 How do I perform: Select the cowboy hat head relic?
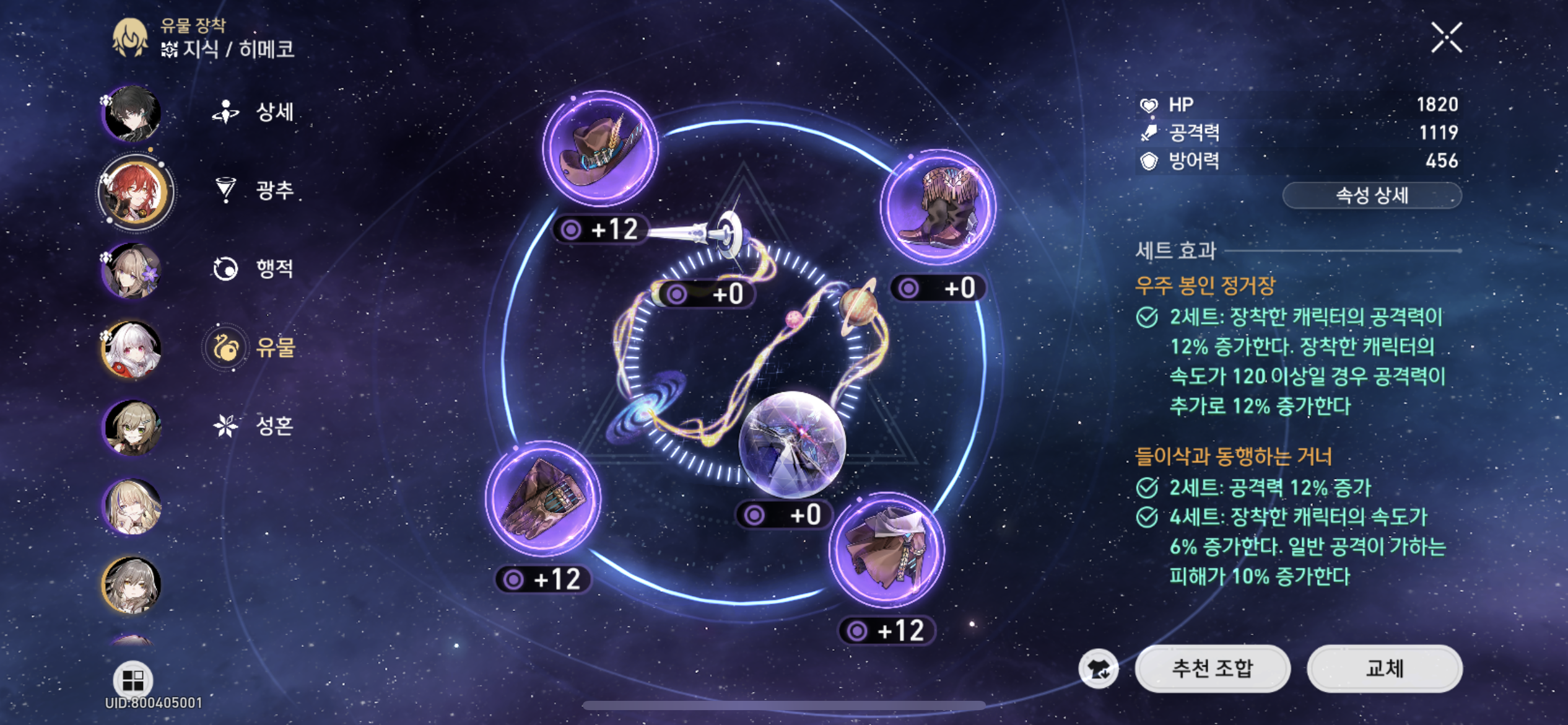coord(600,149)
